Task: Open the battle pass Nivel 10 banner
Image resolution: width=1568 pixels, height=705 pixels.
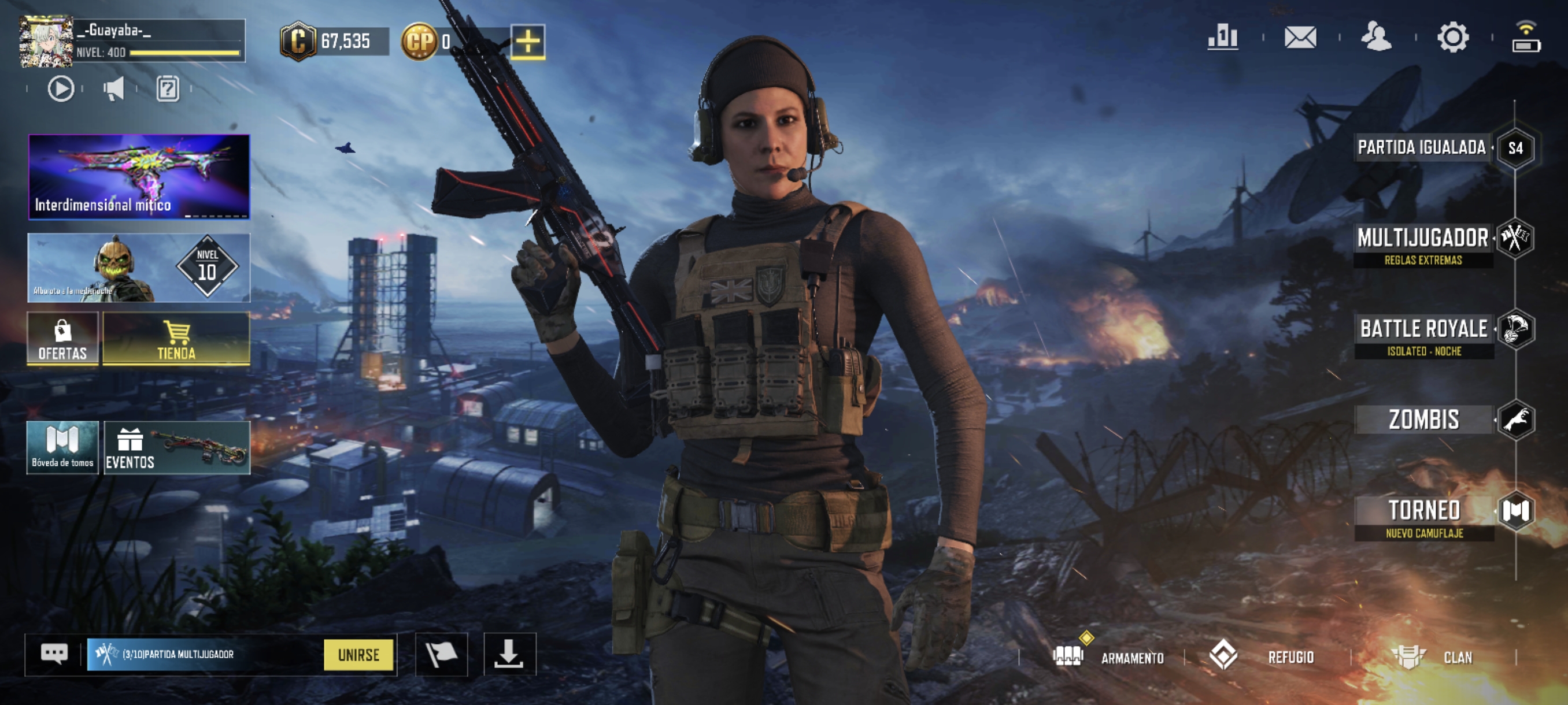Action: click(139, 268)
